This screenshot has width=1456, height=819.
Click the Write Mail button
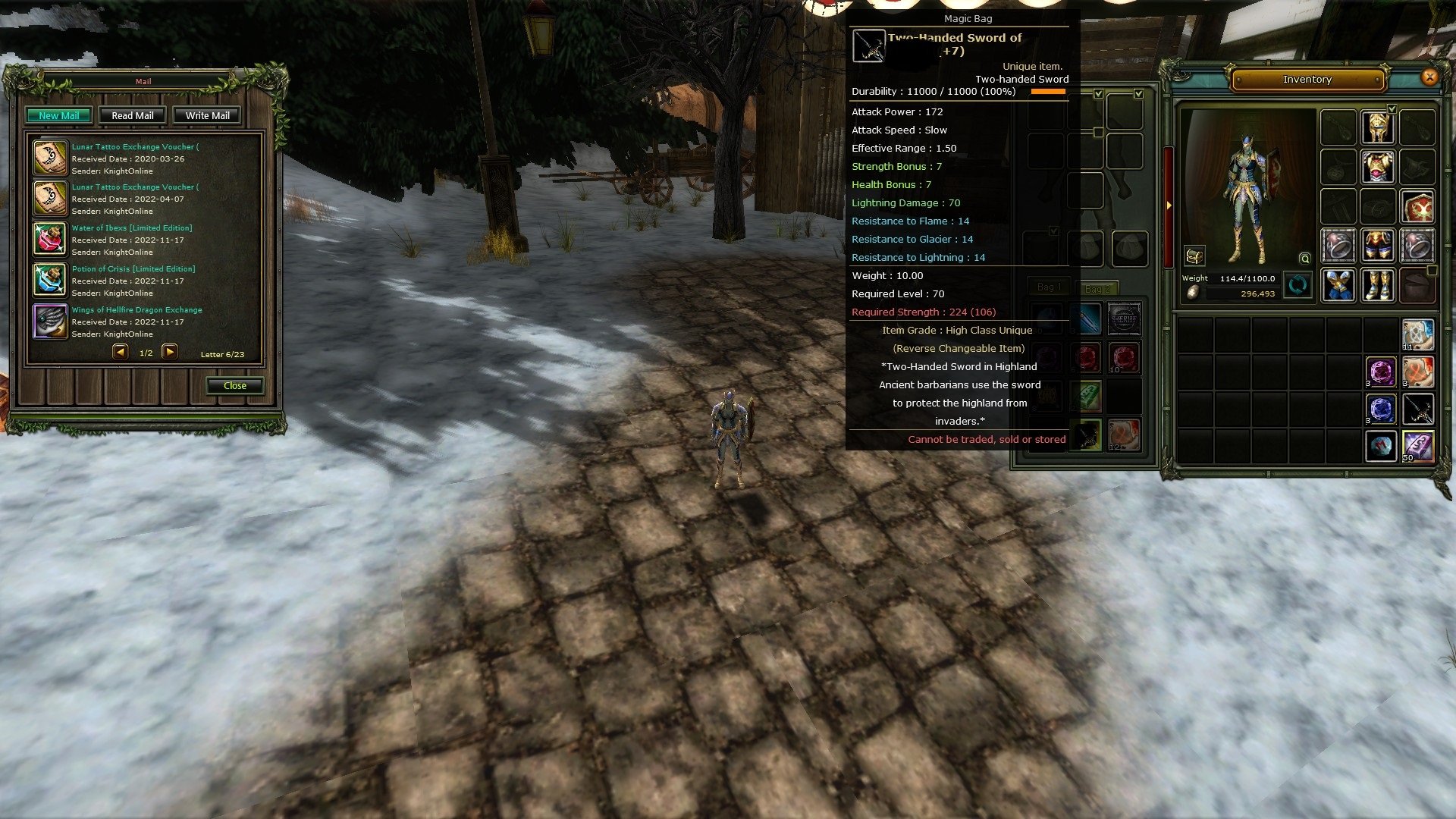coord(206,115)
